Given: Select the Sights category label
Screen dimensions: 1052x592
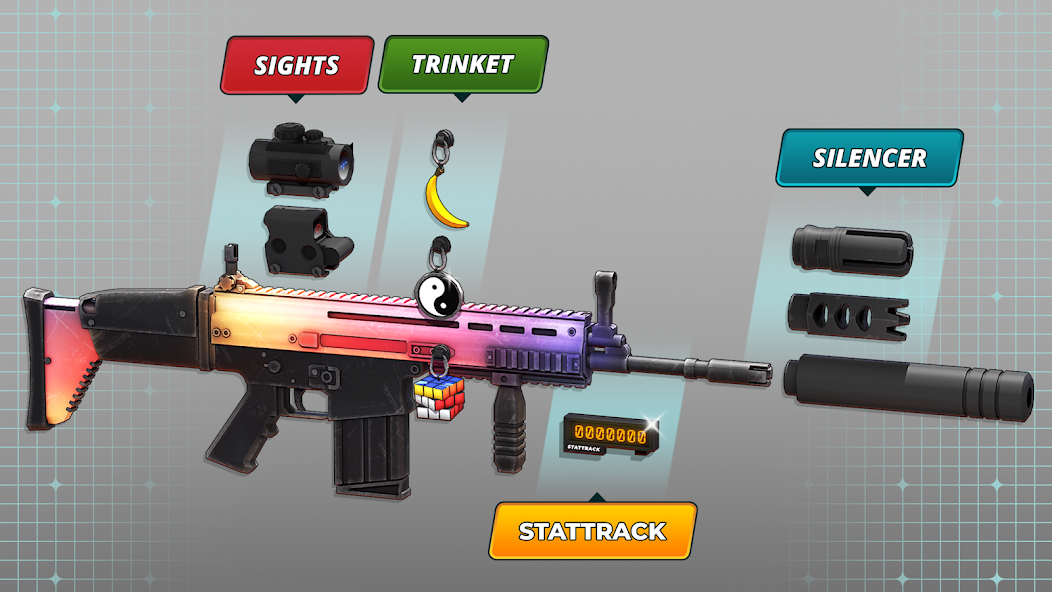Looking at the screenshot, I should tap(297, 66).
